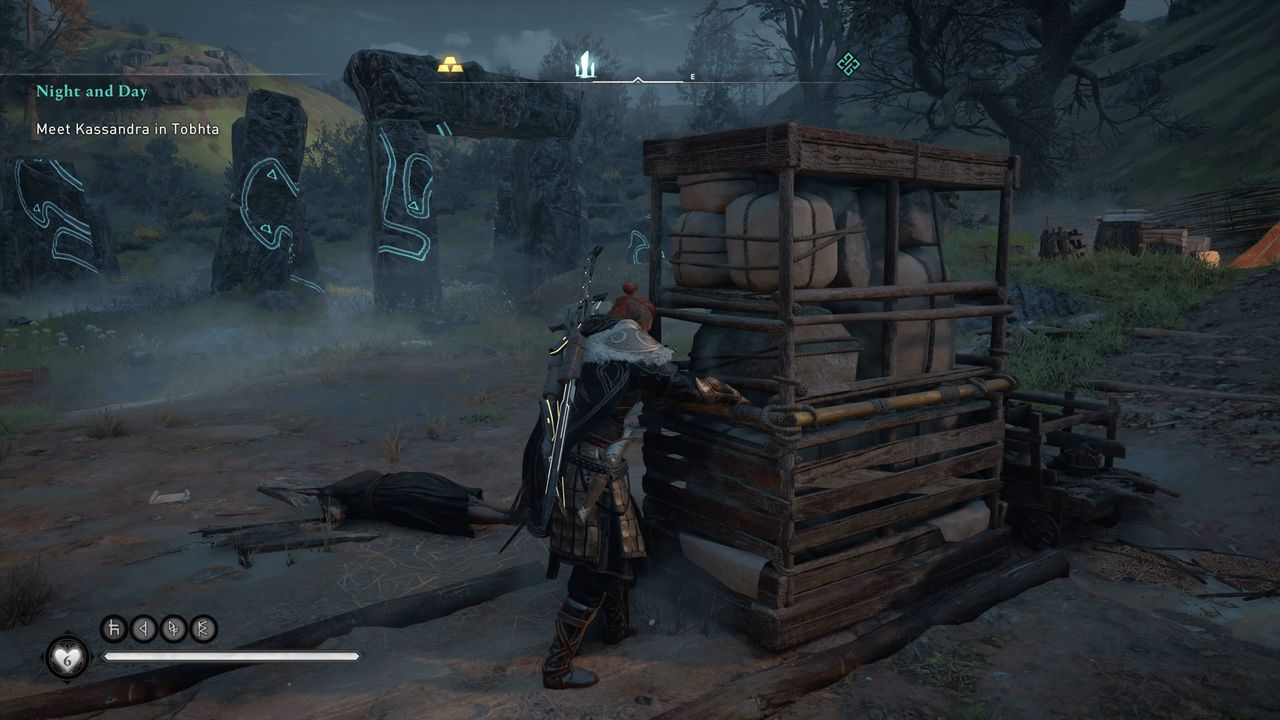Image resolution: width=1280 pixels, height=720 pixels.
Task: Activate the R-shaped rune ability
Action: coord(204,629)
